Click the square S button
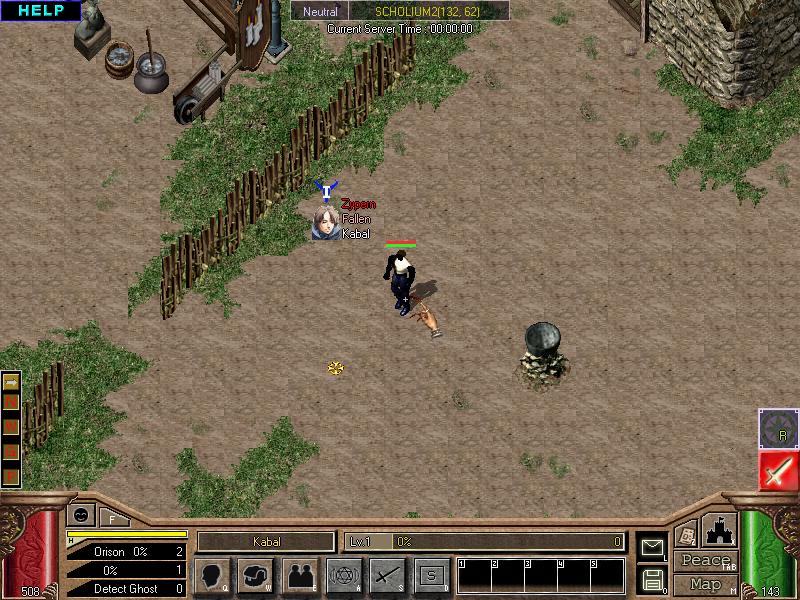This screenshot has width=800, height=600. 431,575
